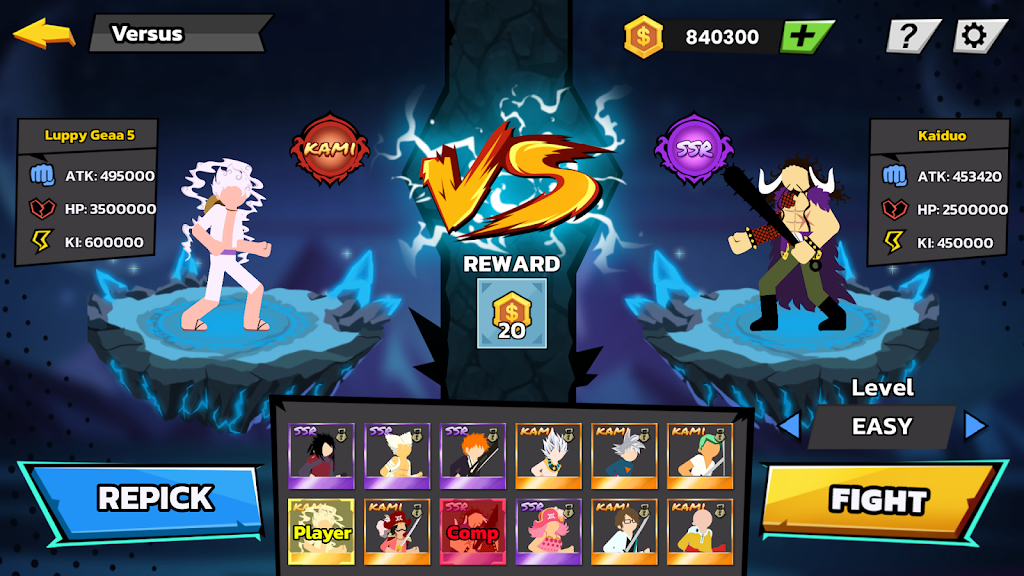Select the long black-haired red-armored fighter
Screen dimensions: 1024x576
click(x=320, y=455)
